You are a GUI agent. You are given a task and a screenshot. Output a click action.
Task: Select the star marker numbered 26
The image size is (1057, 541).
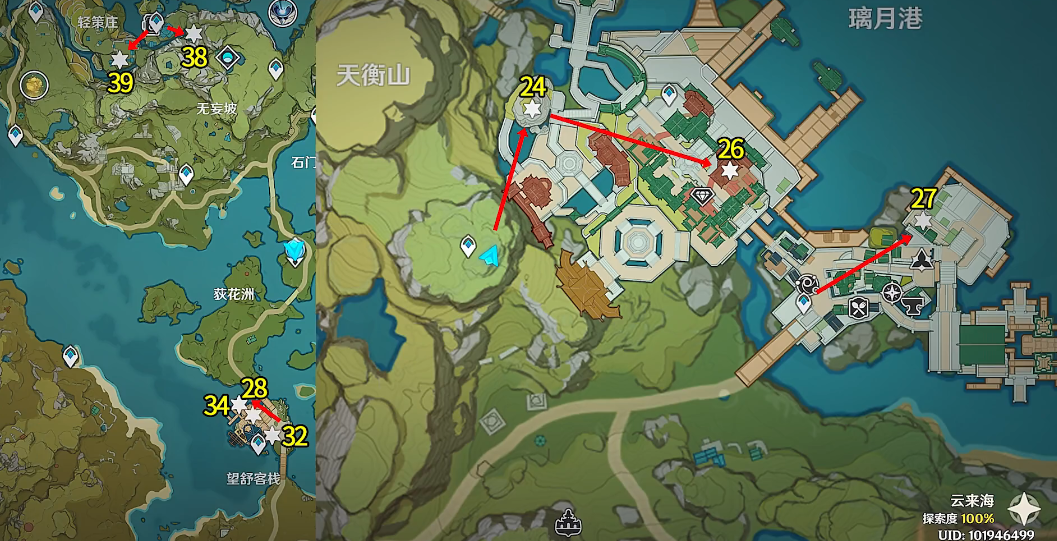click(730, 172)
